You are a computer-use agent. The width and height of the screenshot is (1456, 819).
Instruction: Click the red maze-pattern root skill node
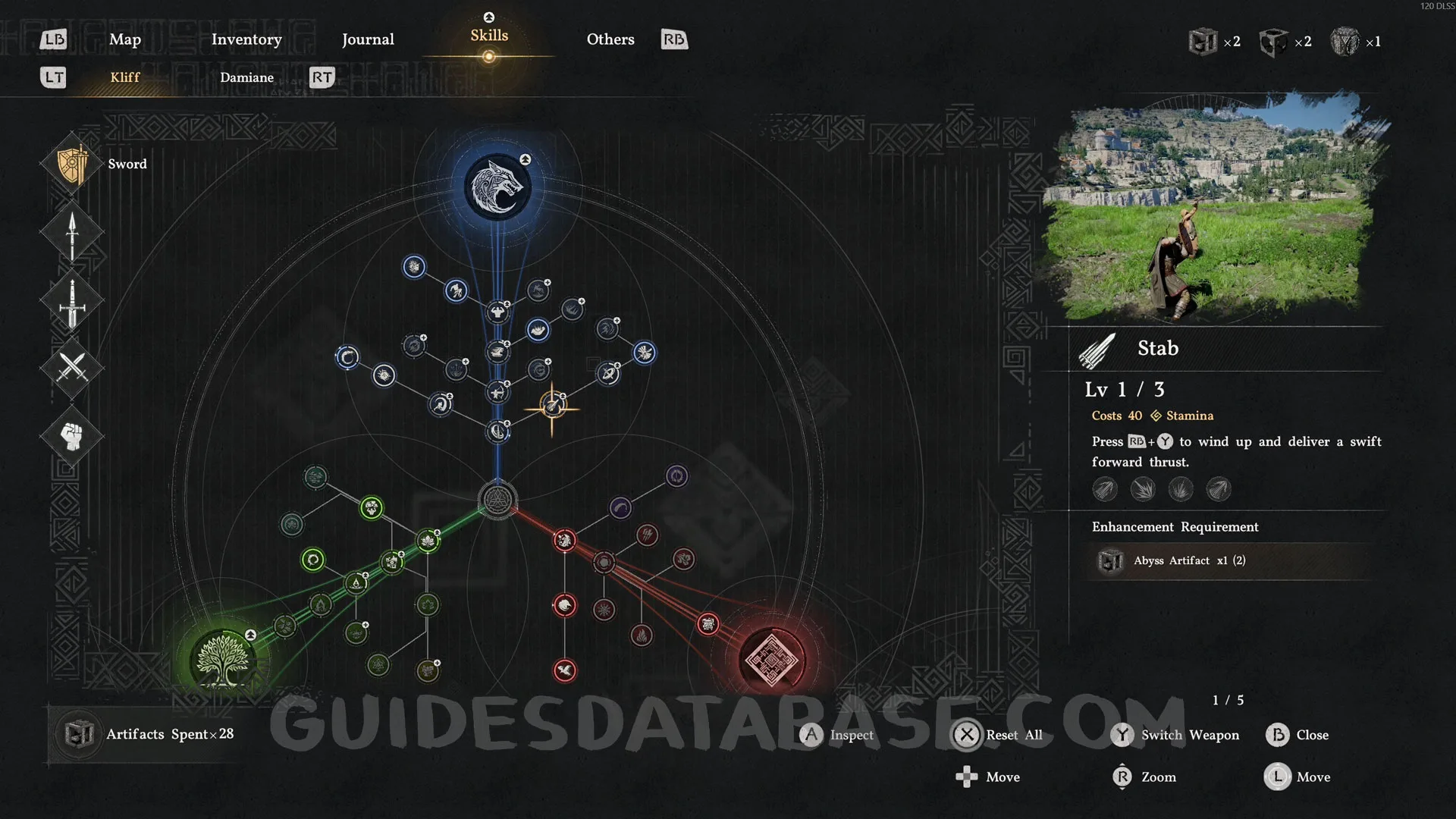(x=771, y=660)
